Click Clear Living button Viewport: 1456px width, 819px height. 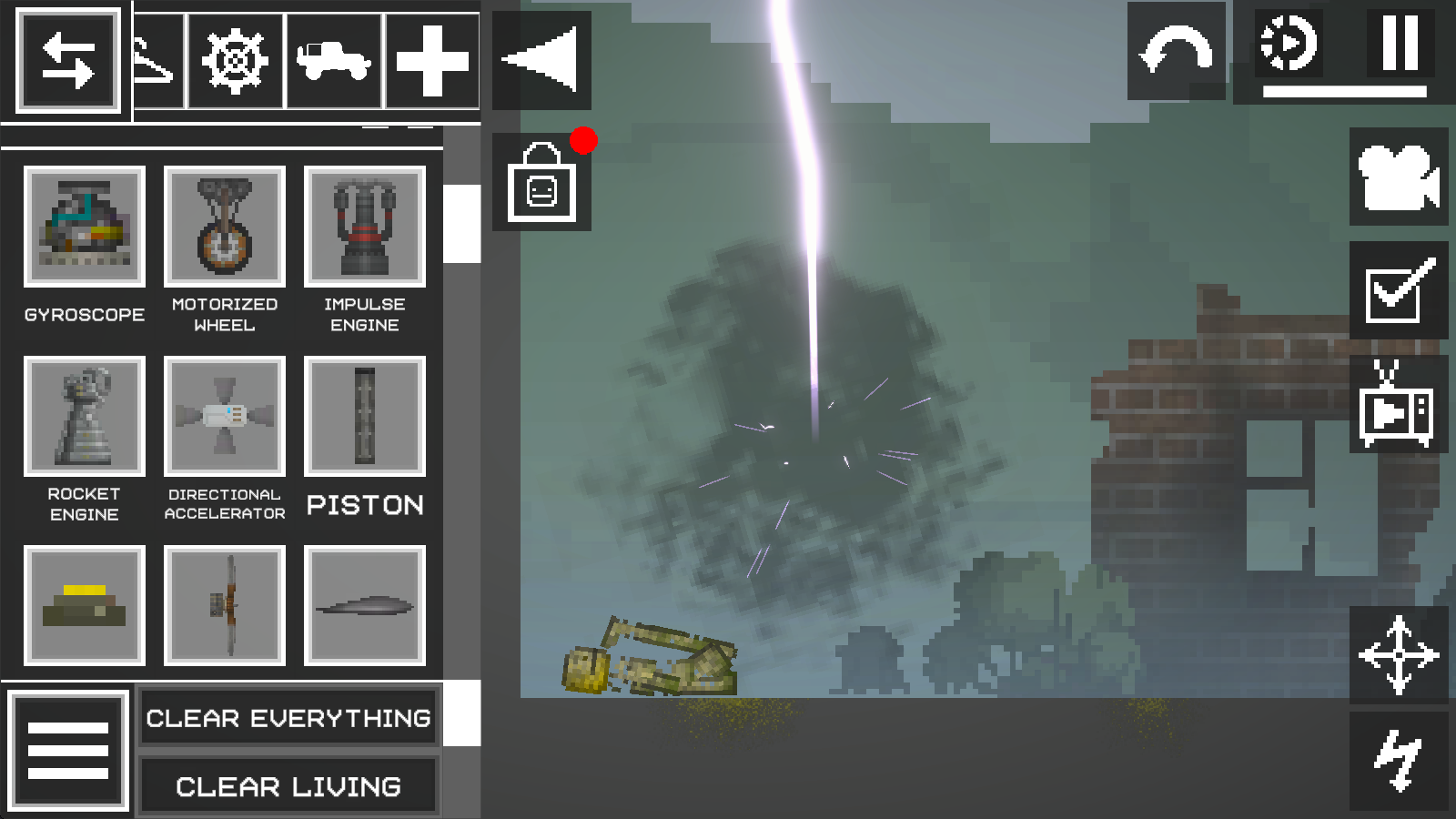coord(288,786)
